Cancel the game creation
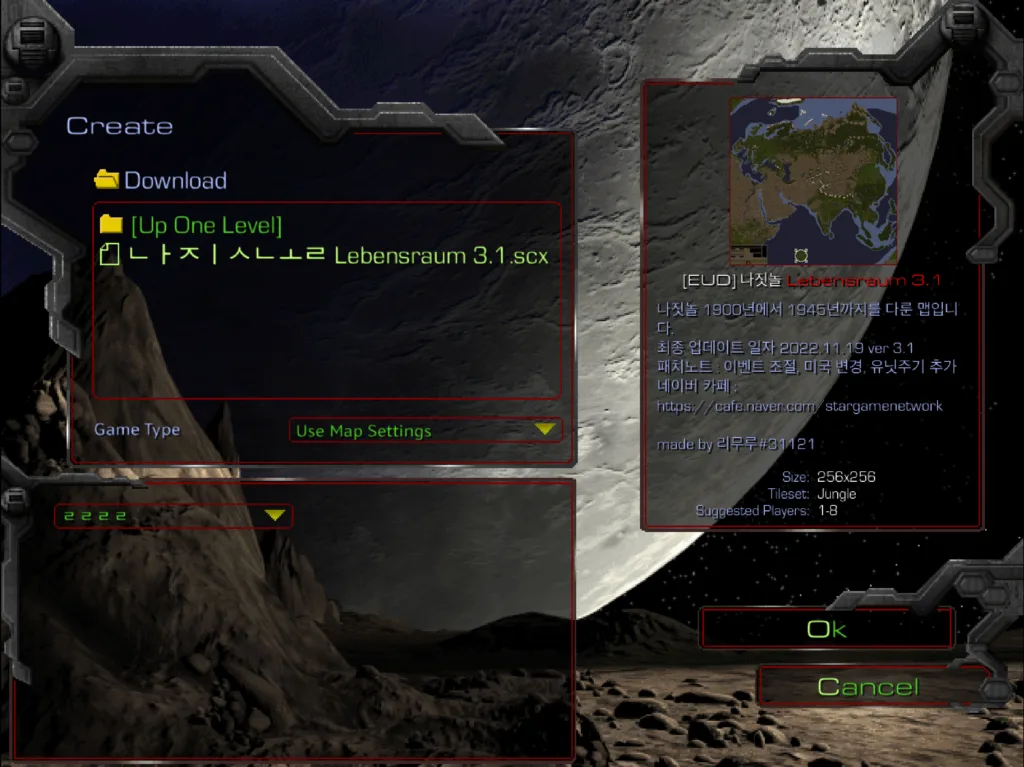 (867, 687)
